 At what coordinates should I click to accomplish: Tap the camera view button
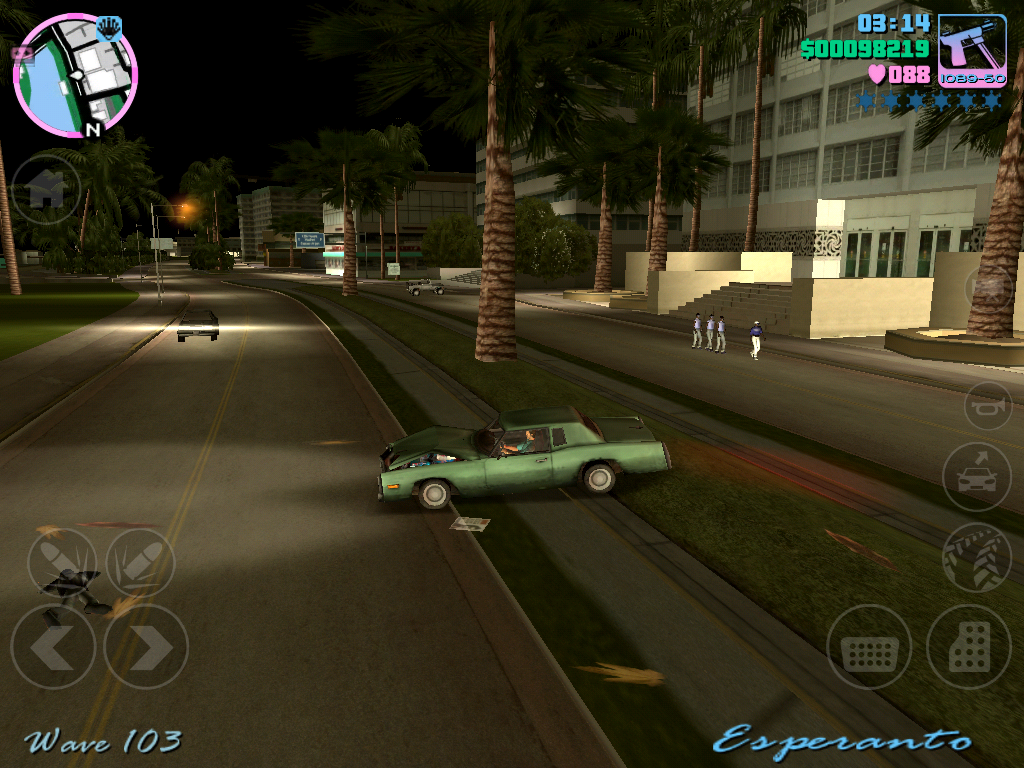[988, 288]
